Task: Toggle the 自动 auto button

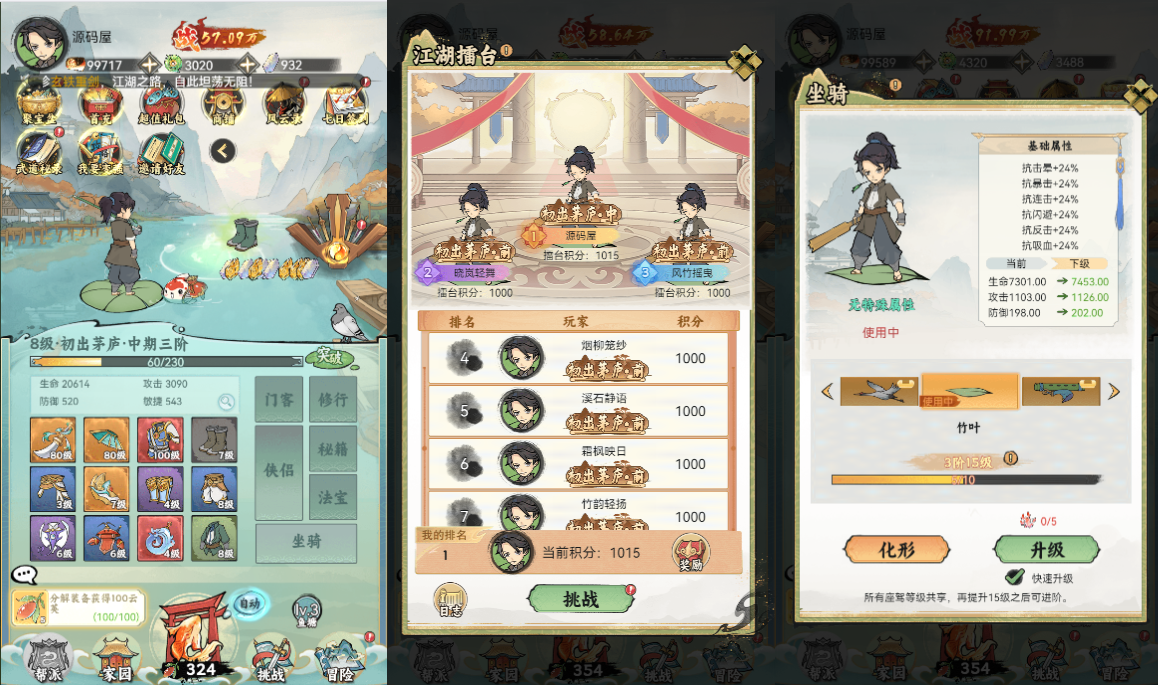Action: [x=247, y=603]
